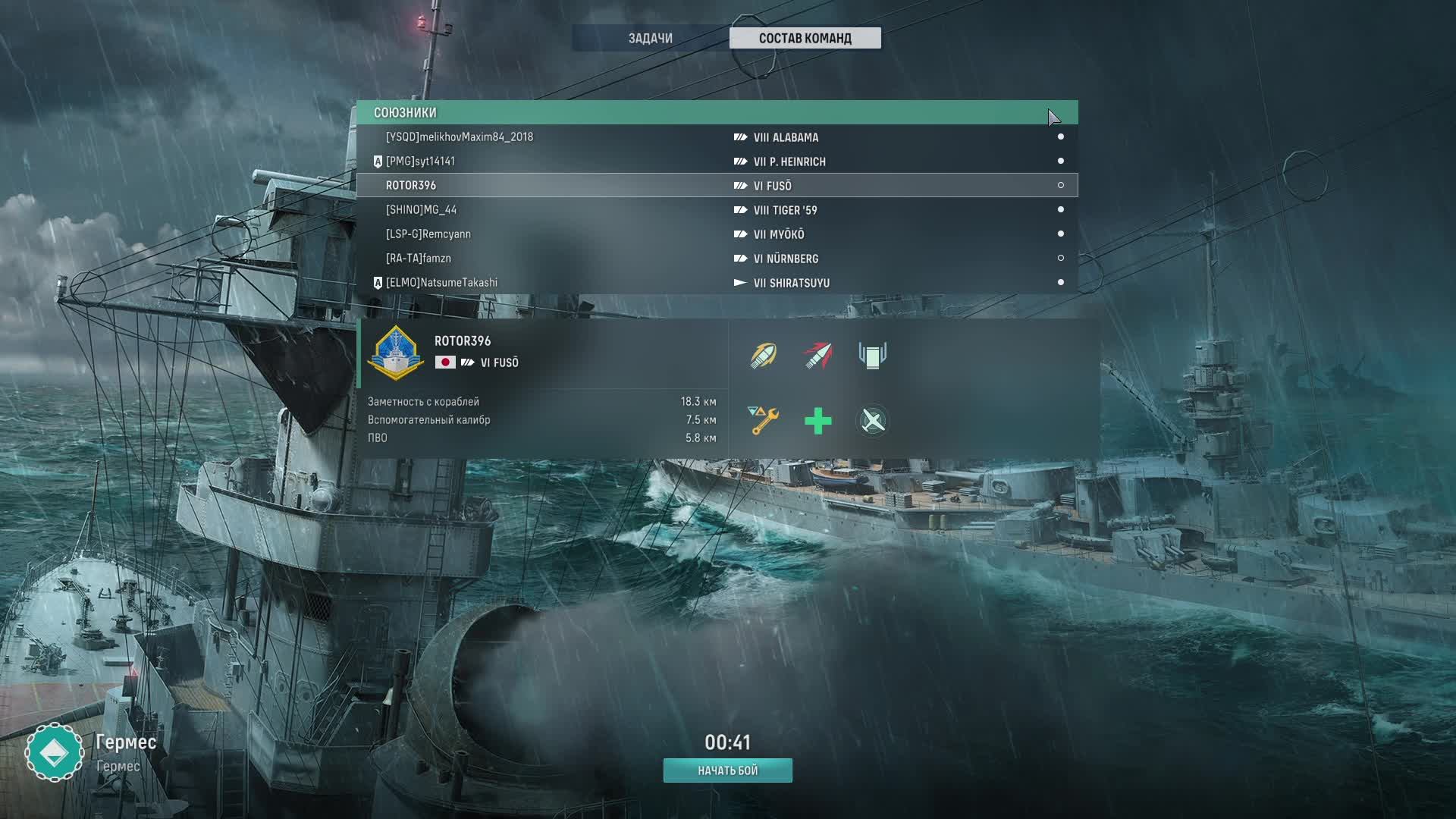
Task: Select melikhovMaxim84_2018 Alabama player row
Action: (x=717, y=137)
